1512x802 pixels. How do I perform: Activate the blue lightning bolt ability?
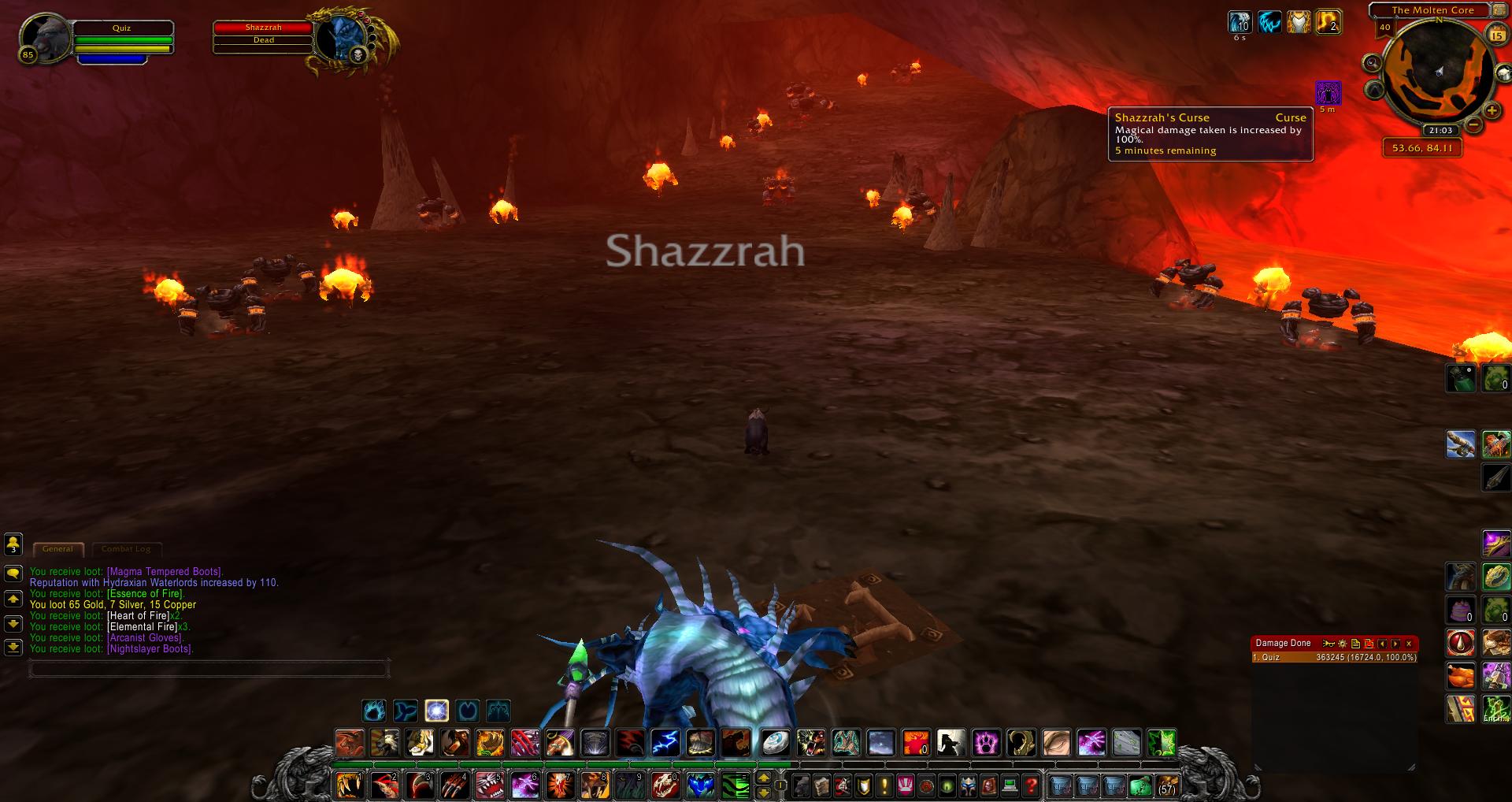(x=665, y=743)
